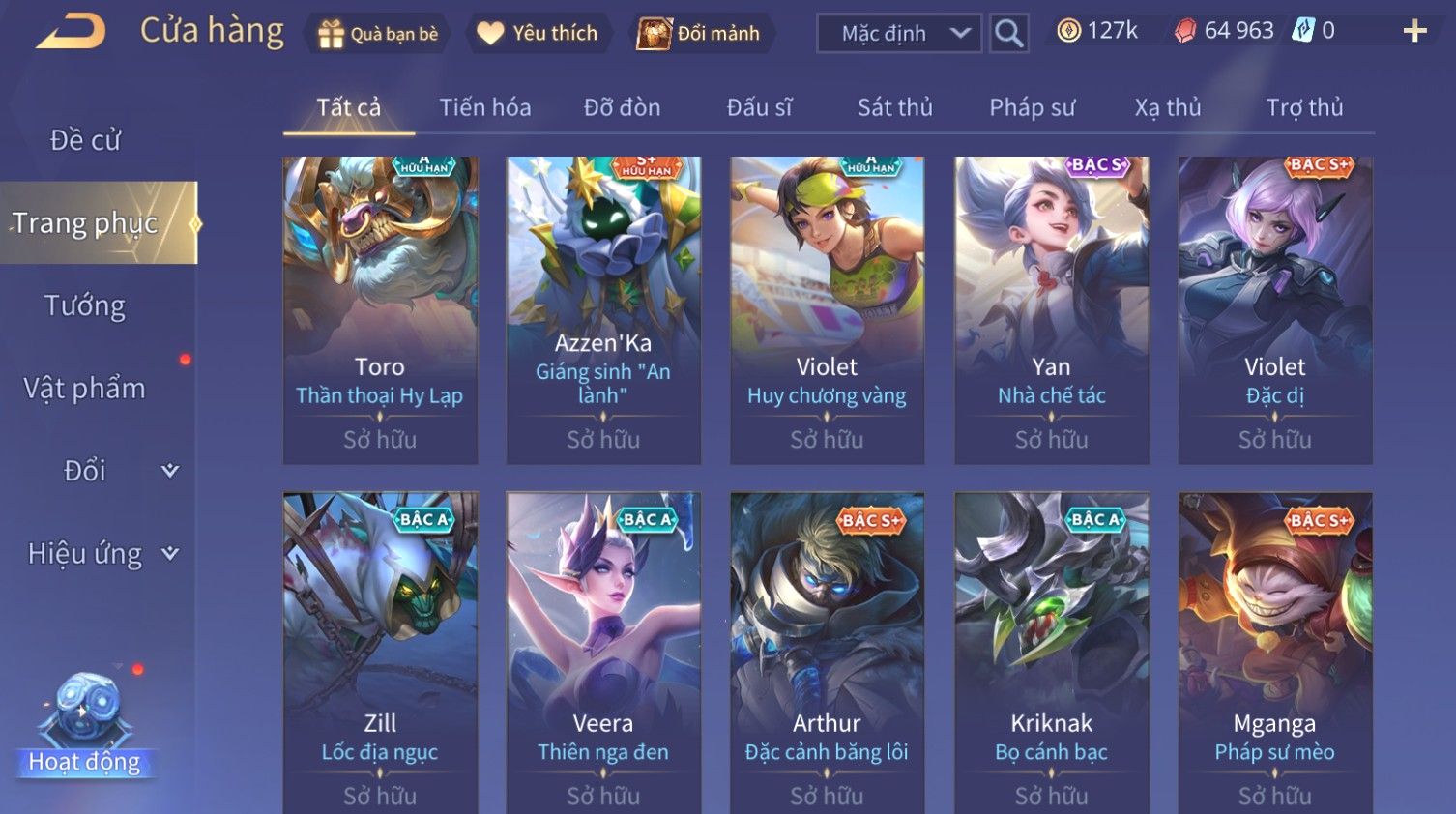
Task: Open the Đề cử menu entry
Action: pyautogui.click(x=85, y=140)
